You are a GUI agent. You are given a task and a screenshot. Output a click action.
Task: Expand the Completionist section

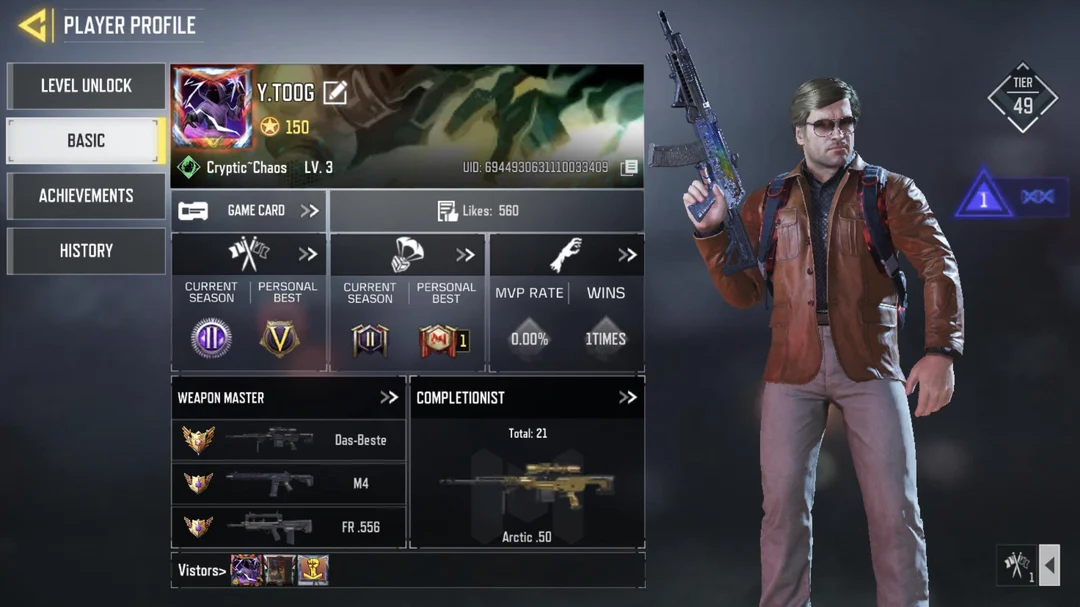pyautogui.click(x=627, y=397)
